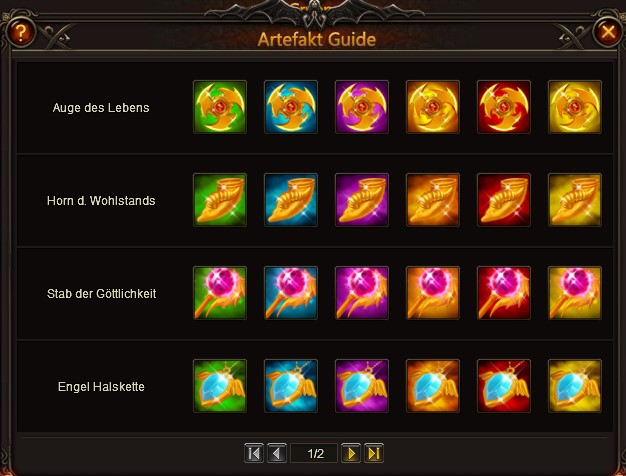Select the yellow Horn d. Wohlstands artifact
Viewport: 626px width, 476px height.
(575, 200)
